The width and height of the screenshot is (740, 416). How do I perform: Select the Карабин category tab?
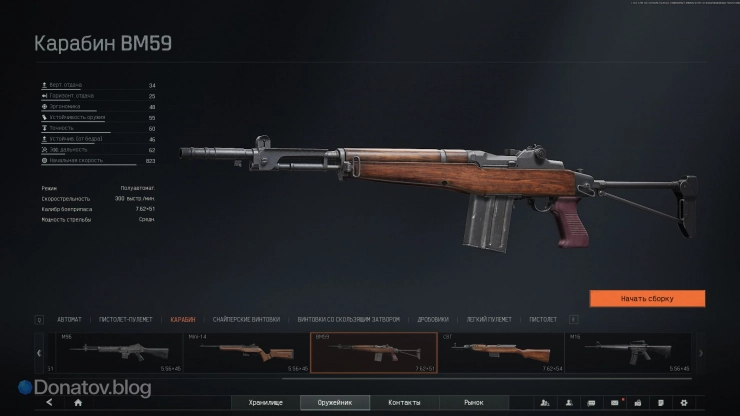coord(182,320)
